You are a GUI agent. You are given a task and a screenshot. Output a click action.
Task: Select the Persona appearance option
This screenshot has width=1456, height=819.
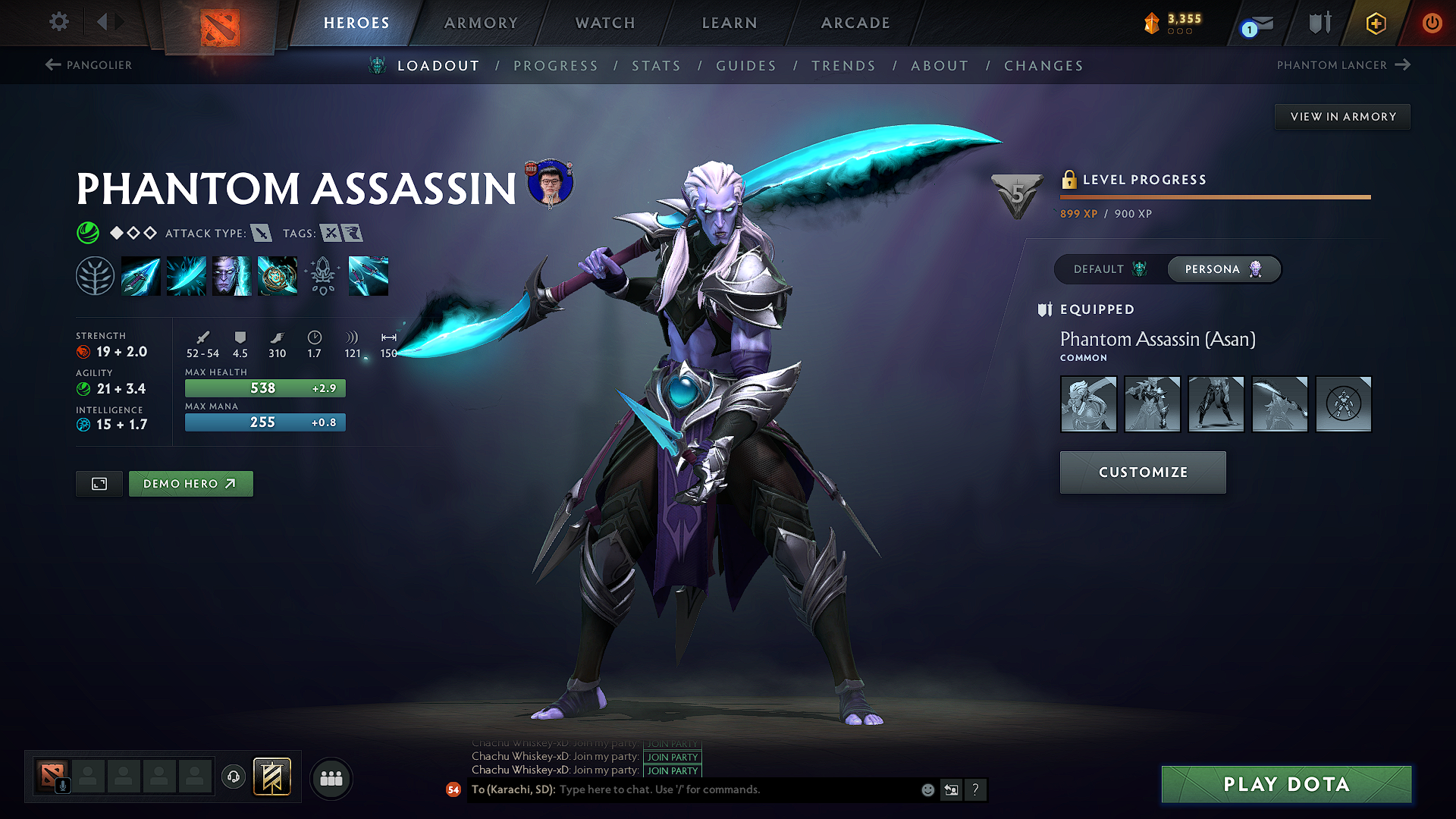(1222, 269)
